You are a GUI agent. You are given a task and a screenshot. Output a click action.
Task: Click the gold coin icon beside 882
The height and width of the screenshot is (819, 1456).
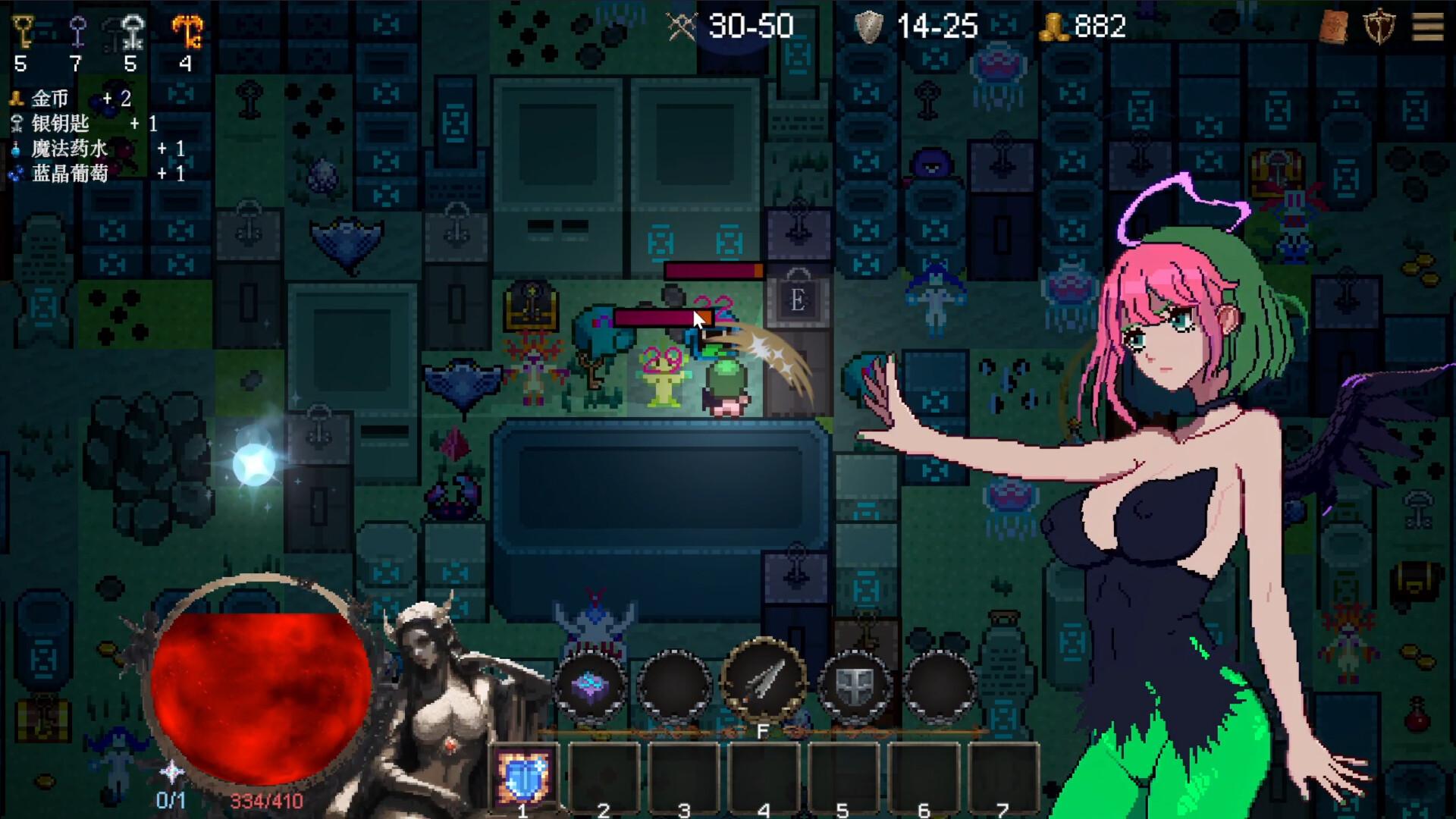[1054, 25]
